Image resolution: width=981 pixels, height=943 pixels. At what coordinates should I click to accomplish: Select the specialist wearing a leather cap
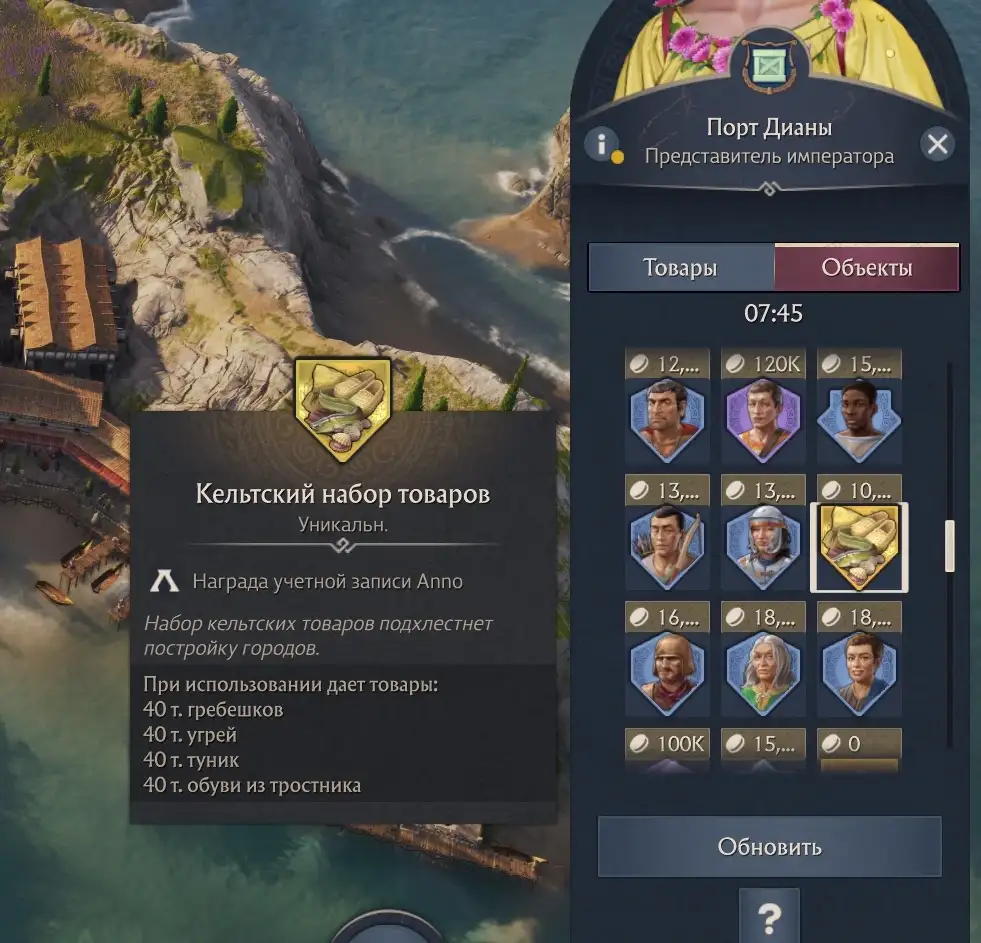668,674
